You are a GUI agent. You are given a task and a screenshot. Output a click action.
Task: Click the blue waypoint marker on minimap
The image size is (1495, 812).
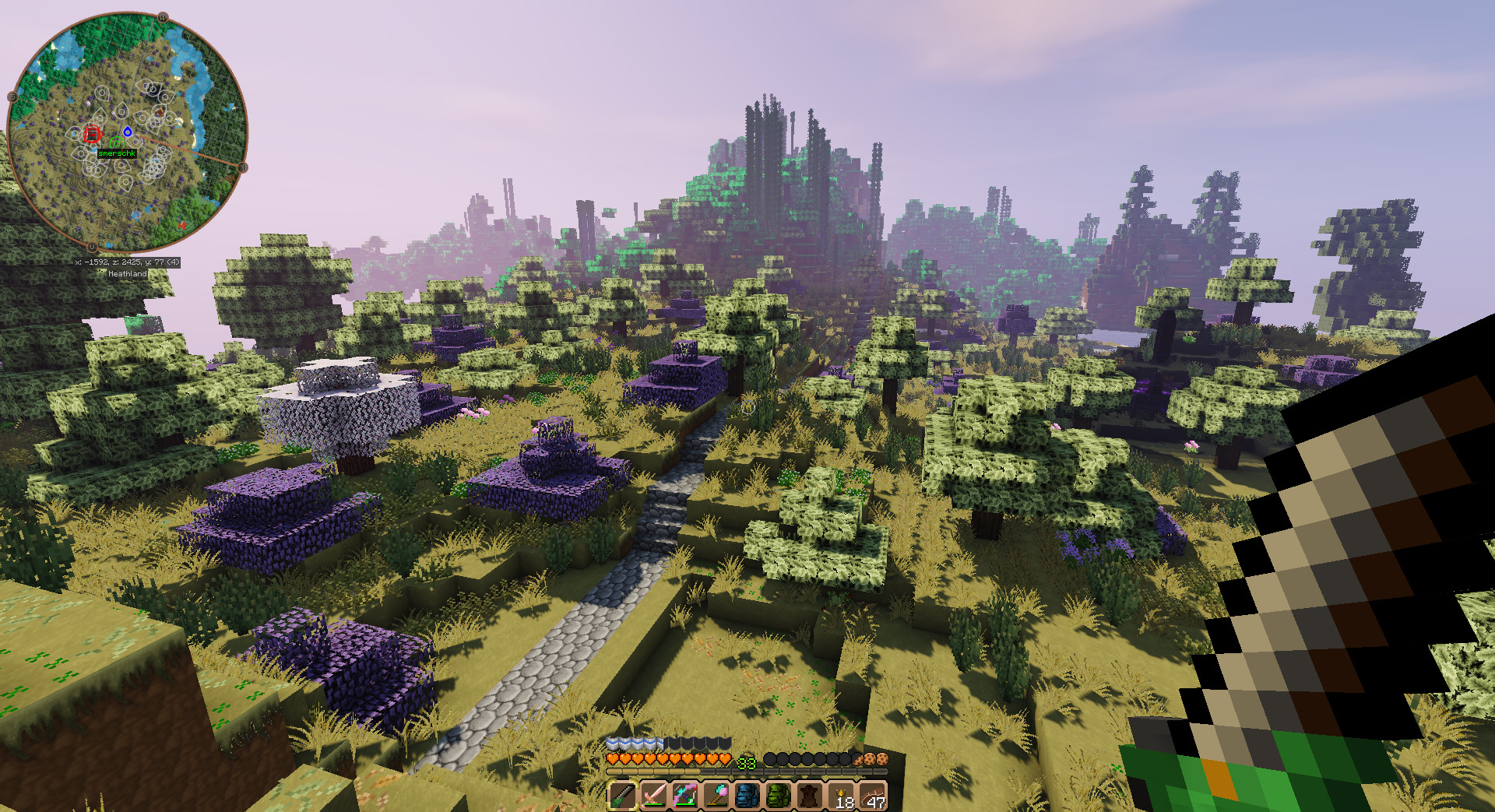[128, 132]
